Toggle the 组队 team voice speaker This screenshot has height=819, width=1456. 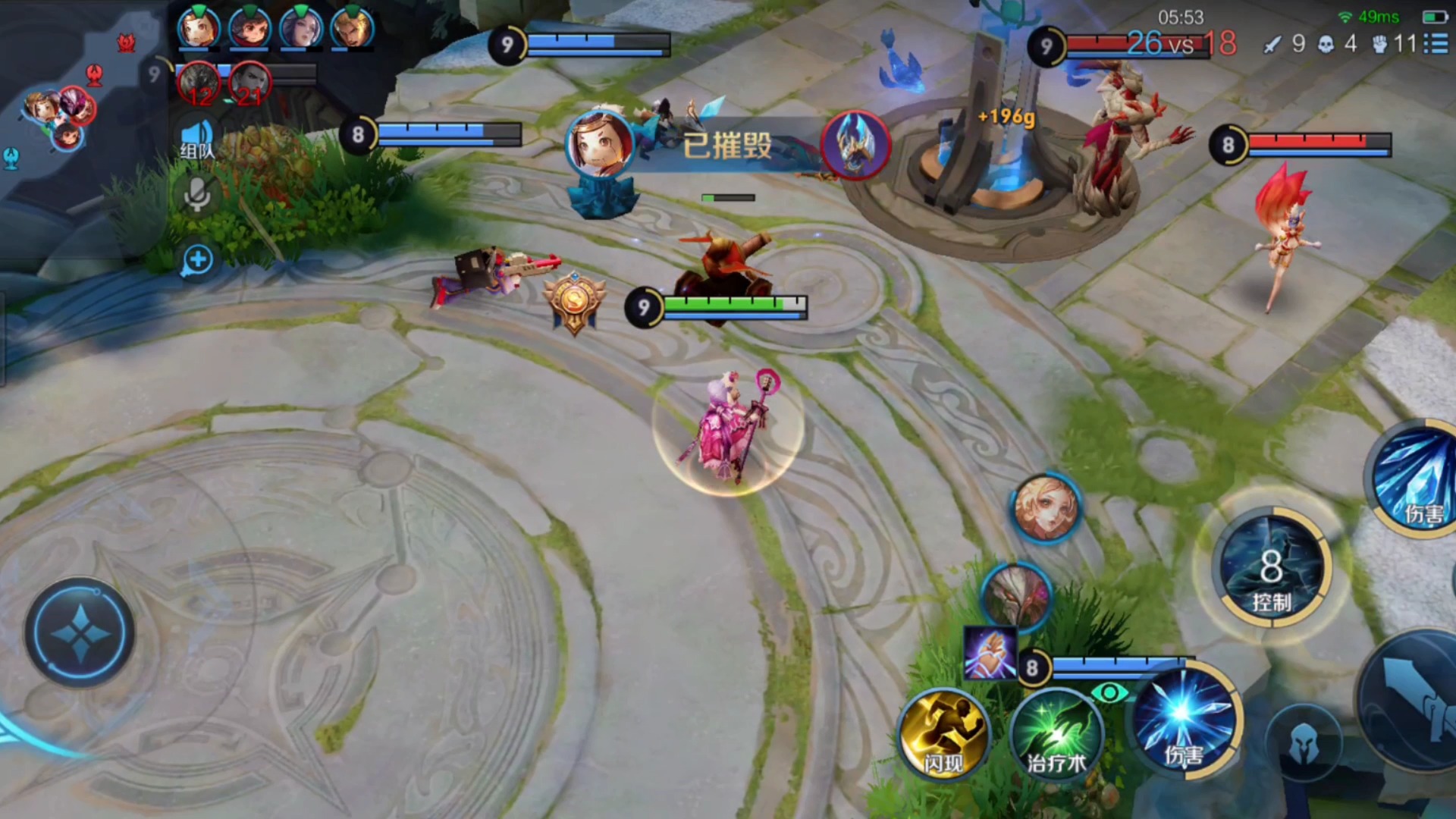click(x=197, y=140)
